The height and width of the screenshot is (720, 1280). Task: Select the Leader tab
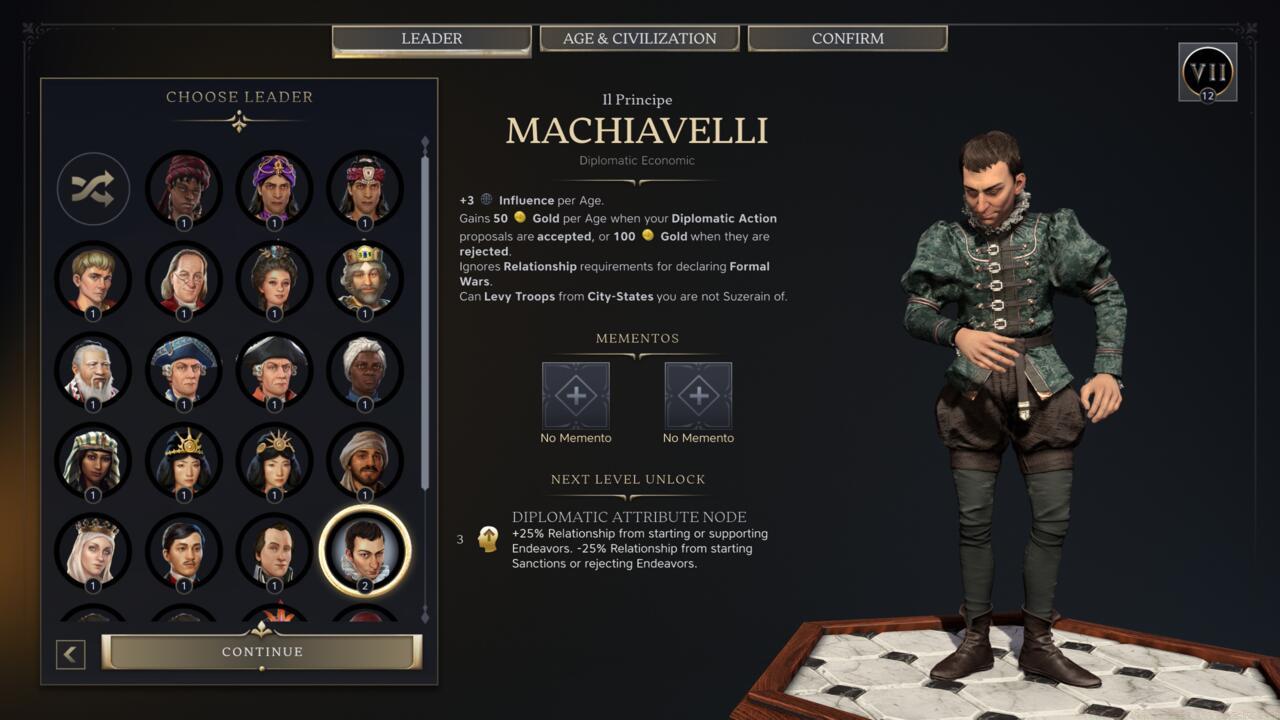(431, 38)
